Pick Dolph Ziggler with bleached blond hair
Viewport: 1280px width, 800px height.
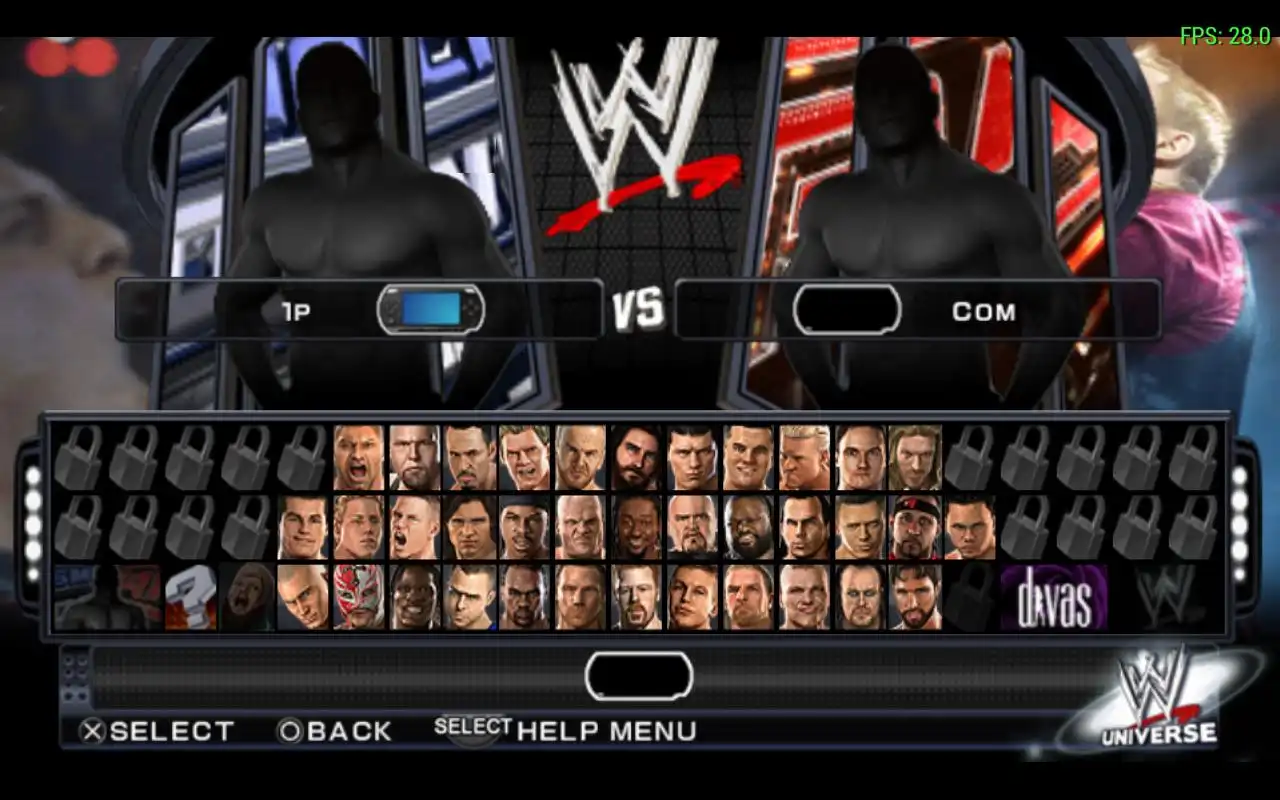(x=803, y=458)
